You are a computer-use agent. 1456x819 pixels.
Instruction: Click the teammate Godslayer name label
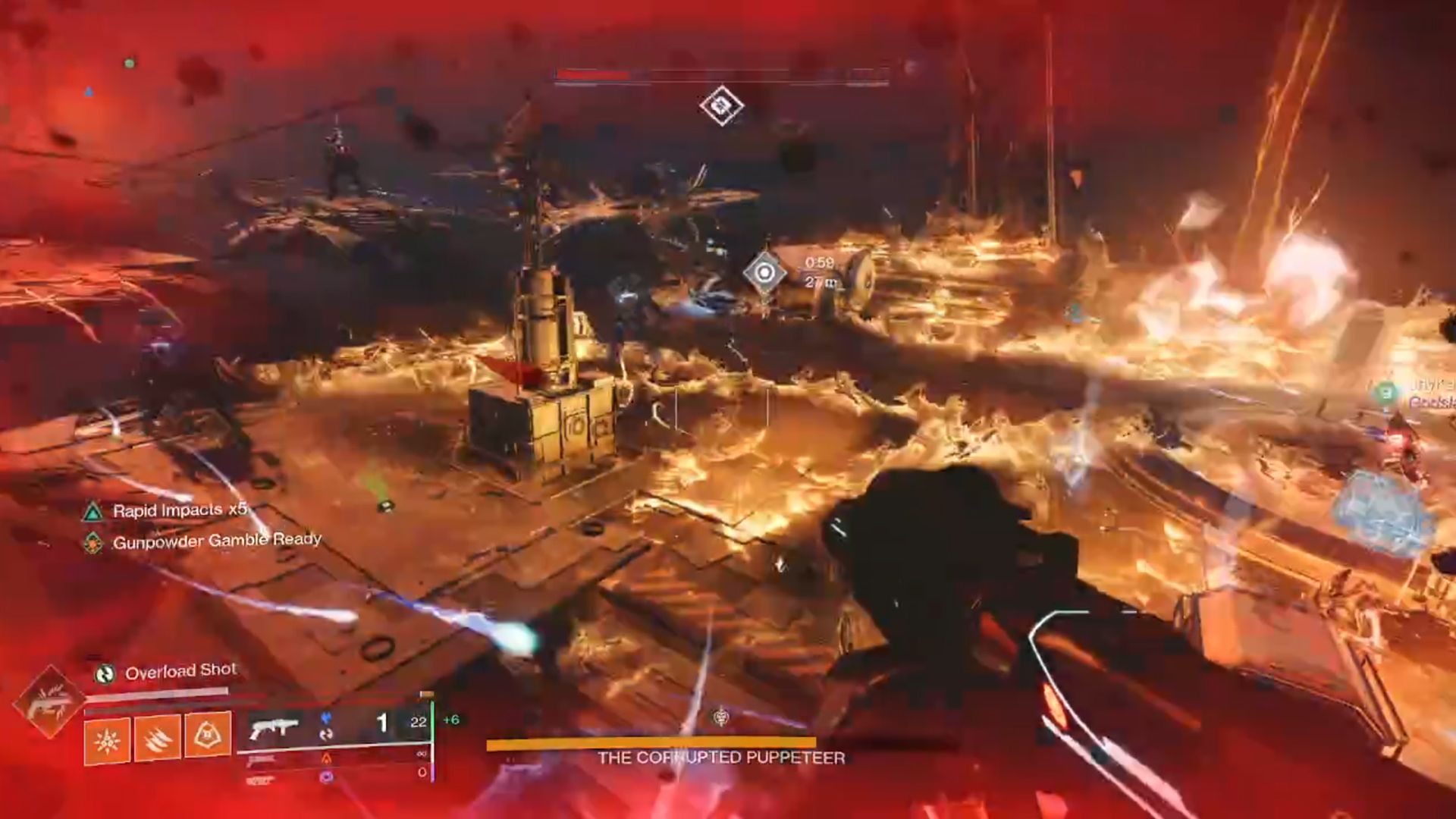point(1433,403)
